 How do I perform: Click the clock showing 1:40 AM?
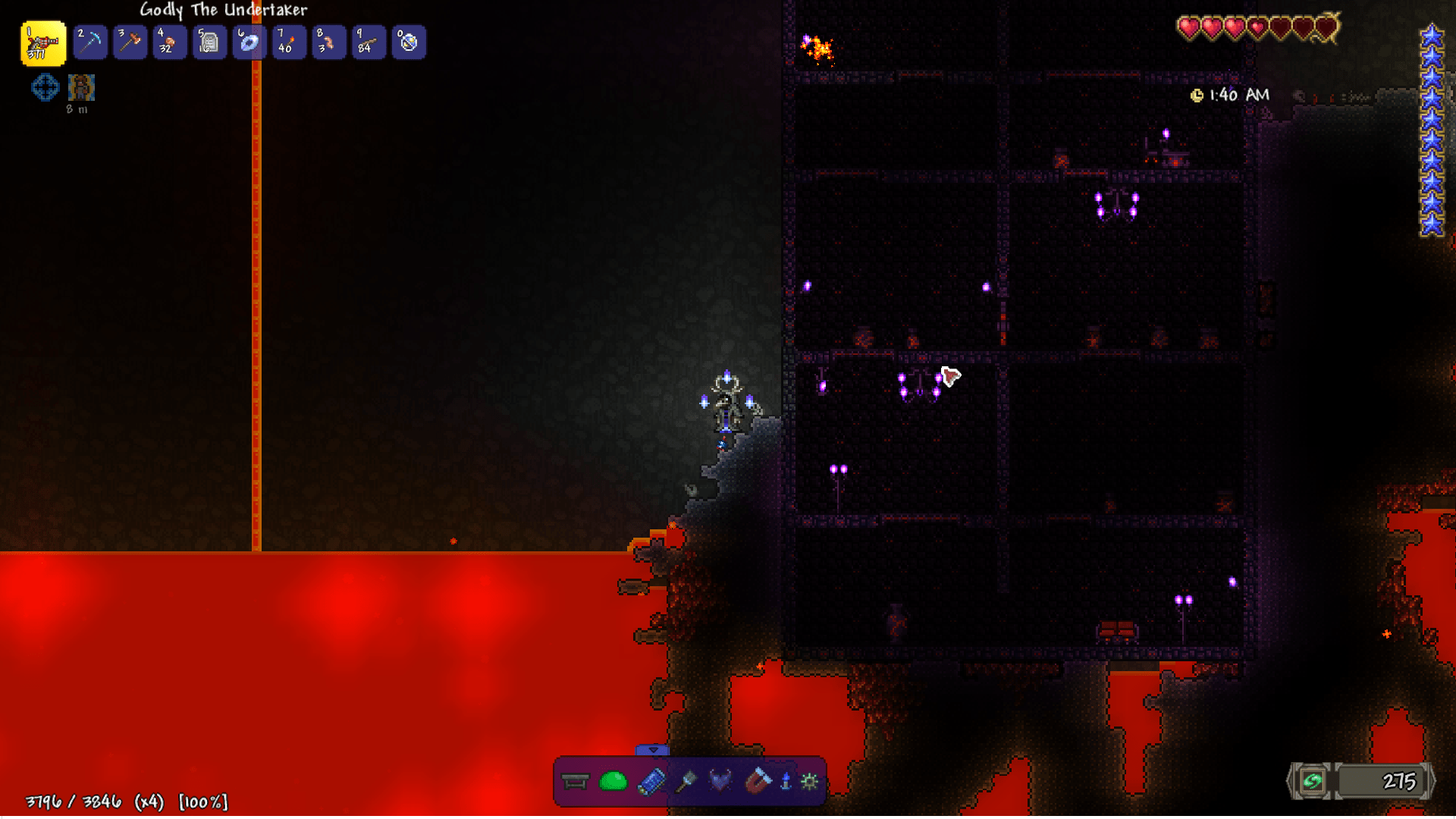[x=1228, y=96]
